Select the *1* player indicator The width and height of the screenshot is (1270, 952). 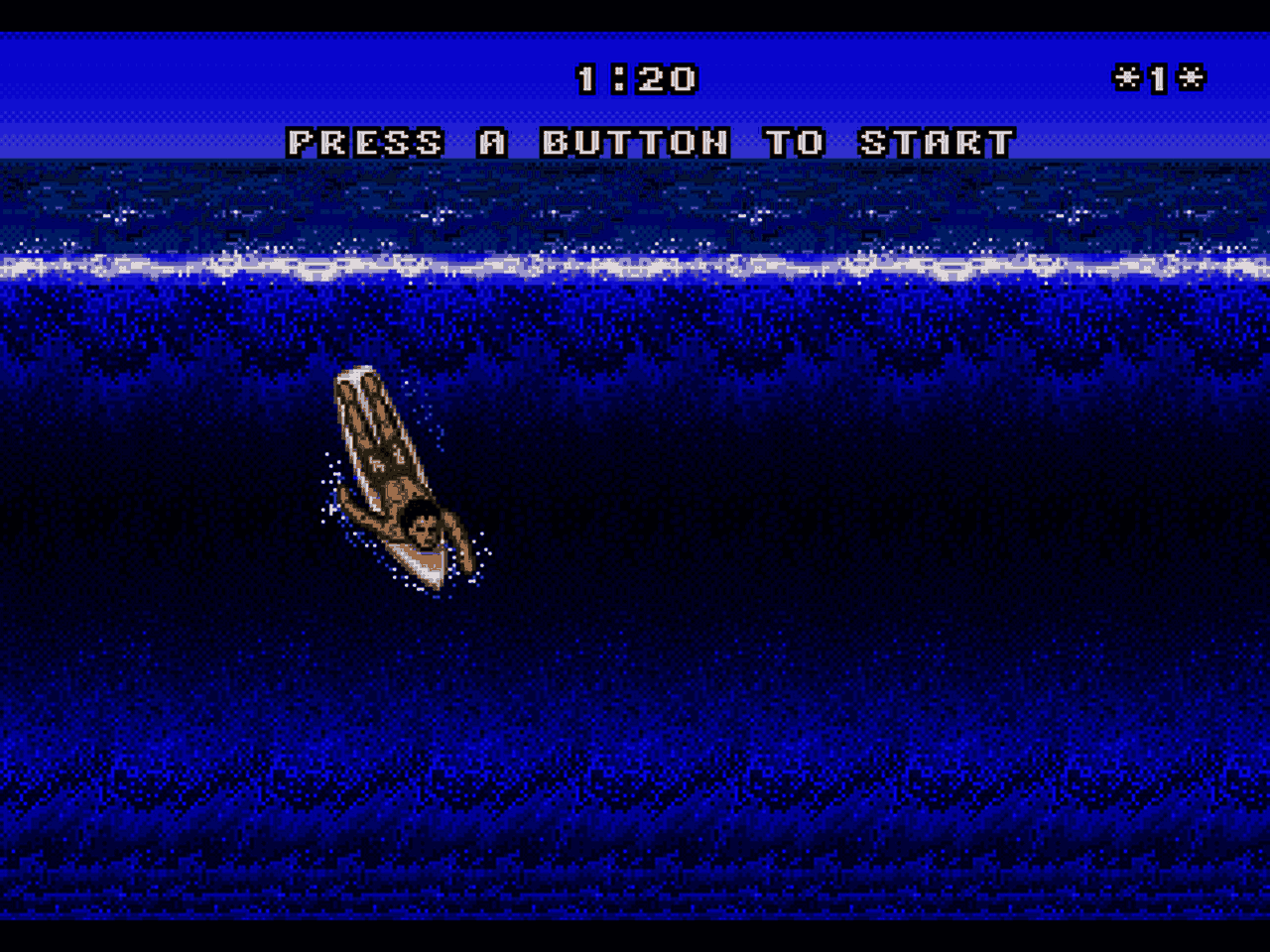coord(1159,77)
